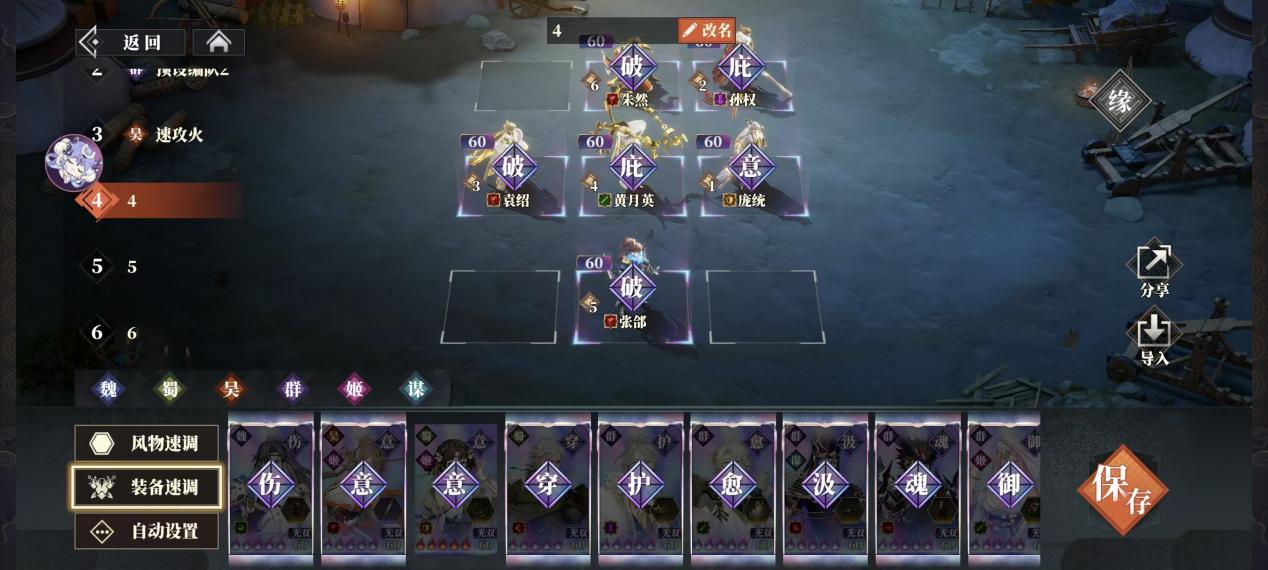Screen dimensions: 1268x570
Task: Select the 张郃 unit on the board
Action: pos(632,297)
